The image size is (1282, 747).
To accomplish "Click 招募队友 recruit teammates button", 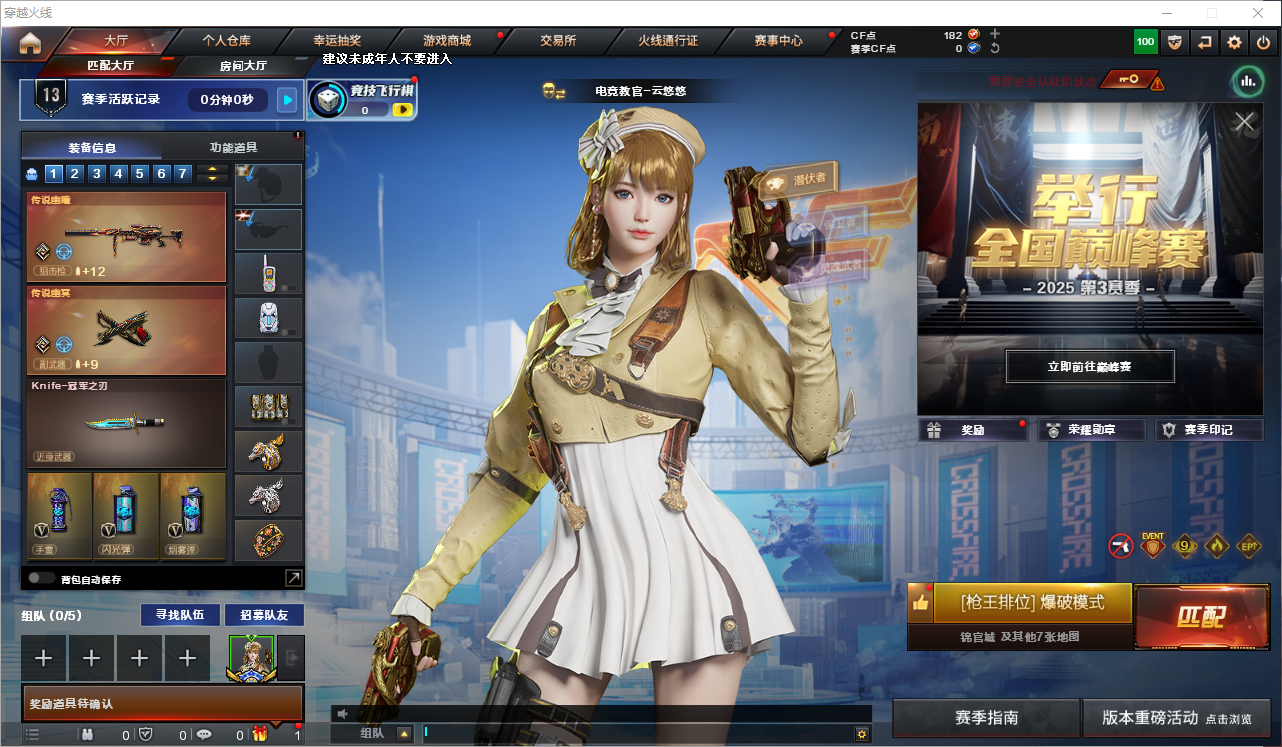I will click(264, 615).
